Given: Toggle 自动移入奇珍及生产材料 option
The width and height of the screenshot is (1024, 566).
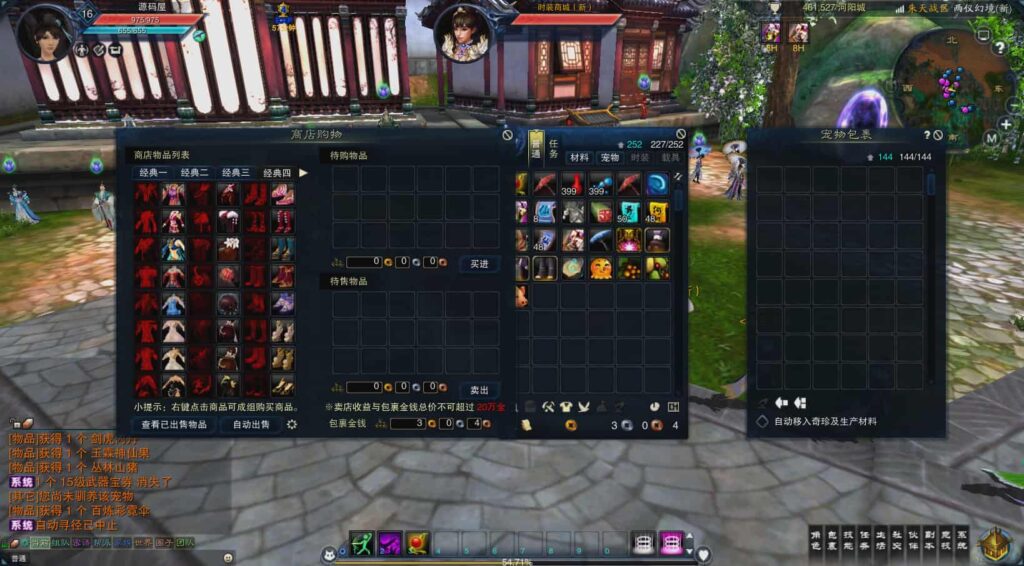Looking at the screenshot, I should (763, 422).
